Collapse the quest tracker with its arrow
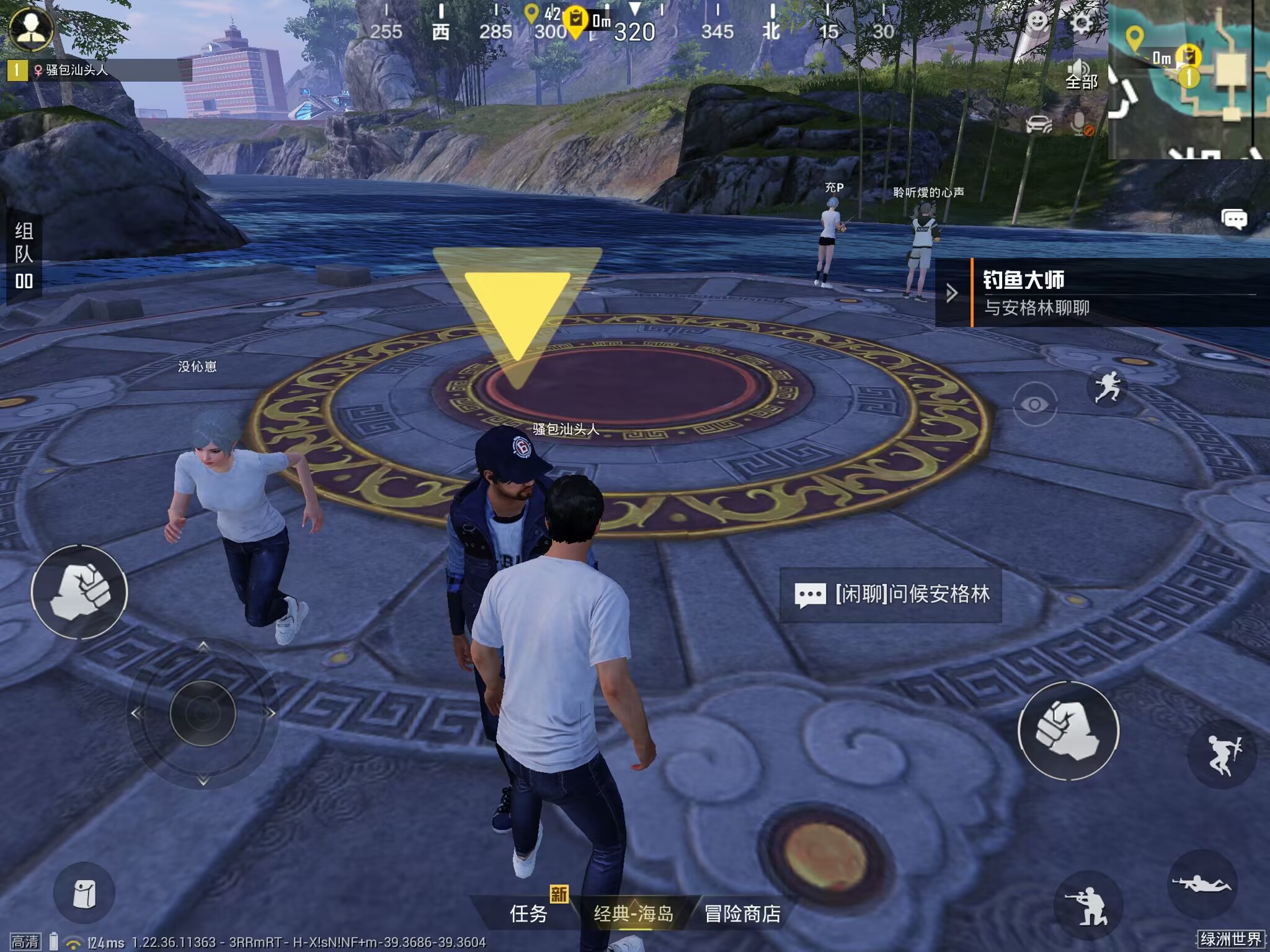 pyautogui.click(x=952, y=293)
